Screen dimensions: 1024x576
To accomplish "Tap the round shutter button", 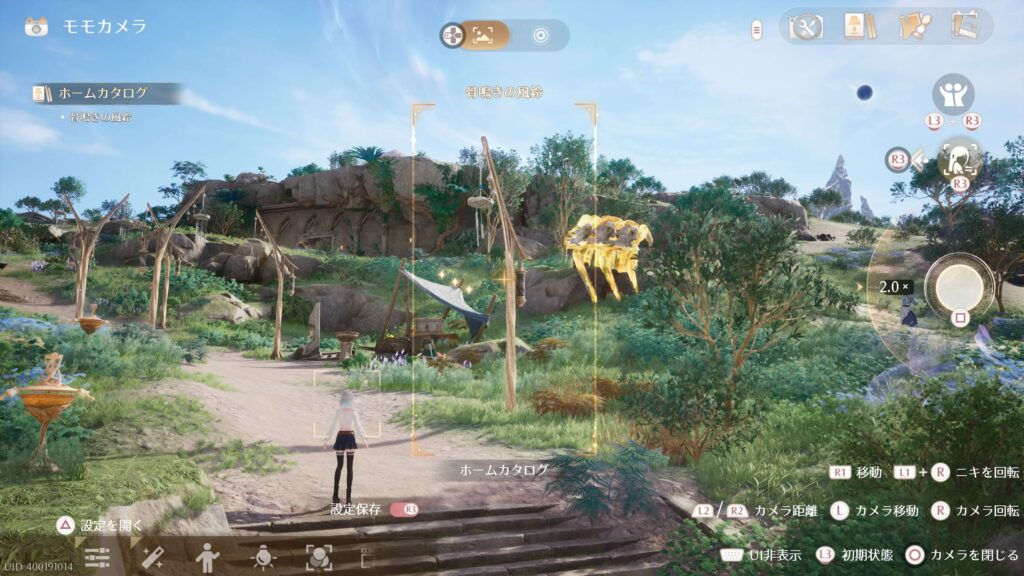I will click(959, 283).
